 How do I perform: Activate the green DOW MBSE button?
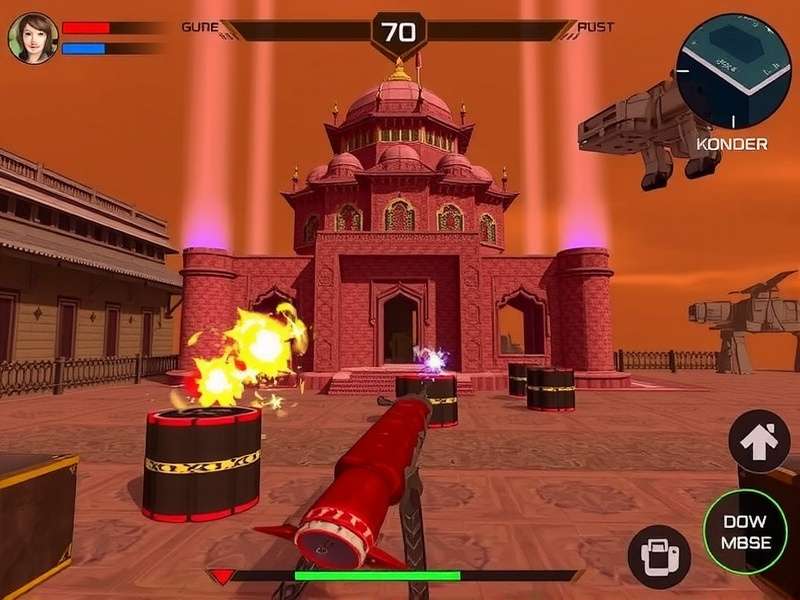pos(745,532)
